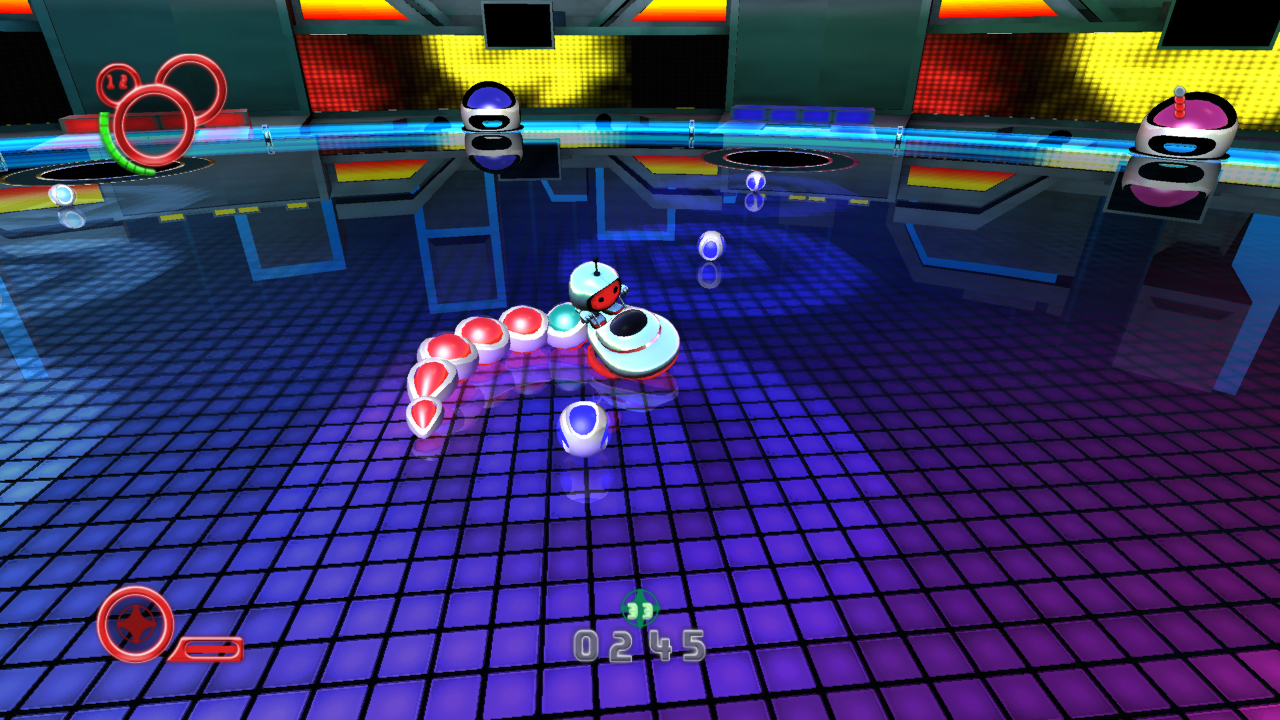Select the snake's robot head rider
Screen dimensions: 1280x720
pyautogui.click(x=597, y=287)
